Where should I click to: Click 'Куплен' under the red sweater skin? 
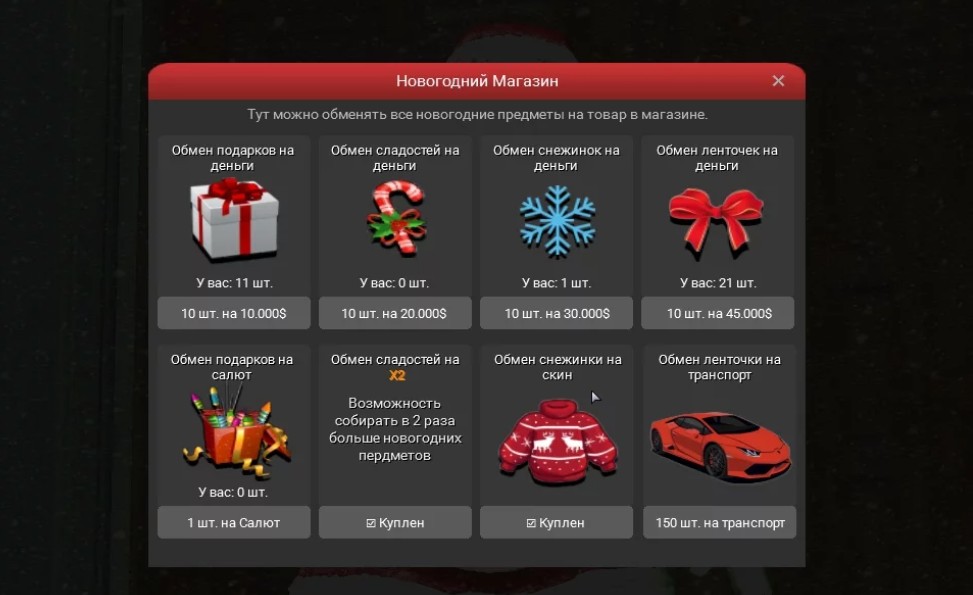click(x=556, y=522)
